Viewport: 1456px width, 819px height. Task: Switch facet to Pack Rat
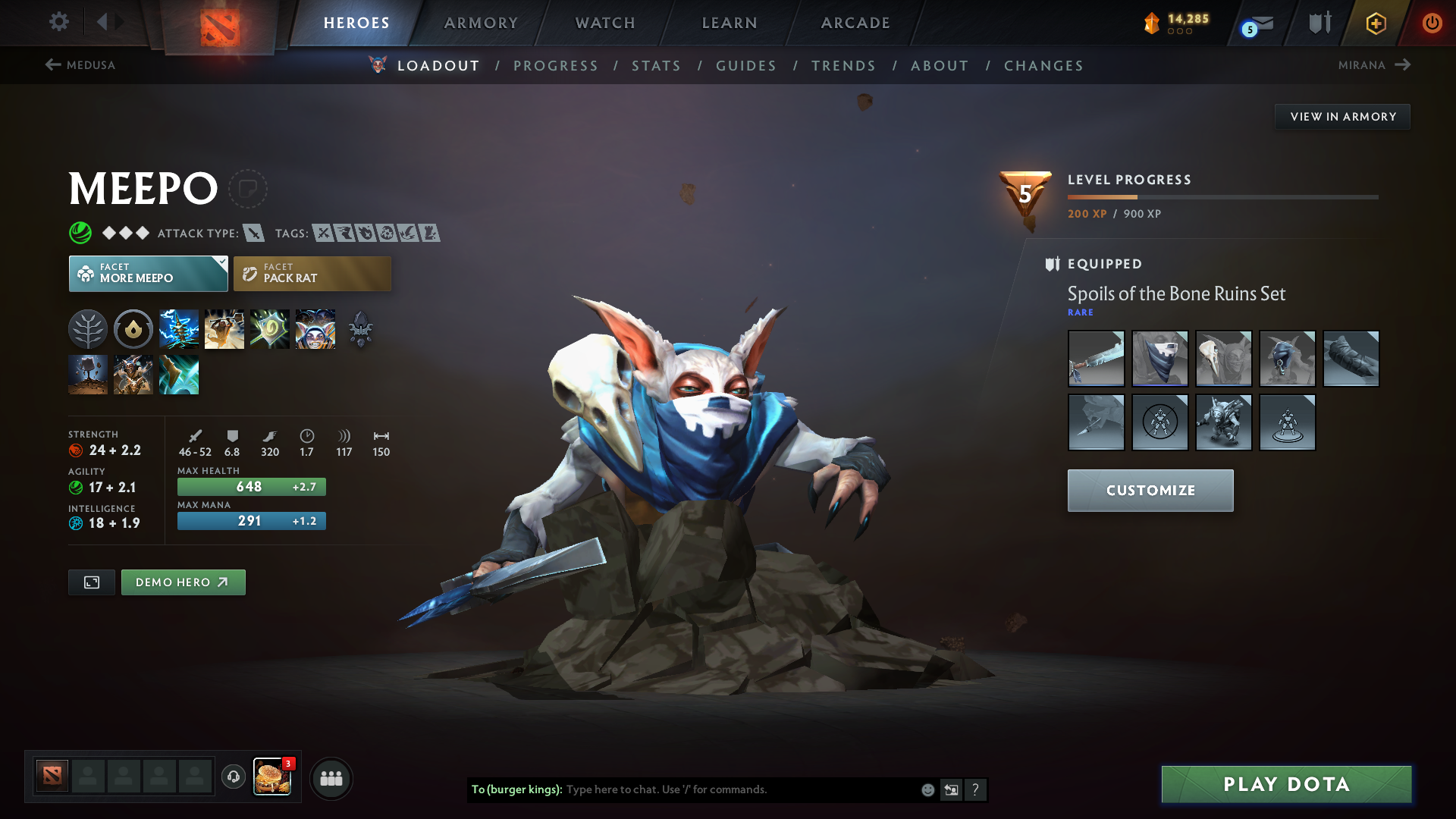(312, 273)
